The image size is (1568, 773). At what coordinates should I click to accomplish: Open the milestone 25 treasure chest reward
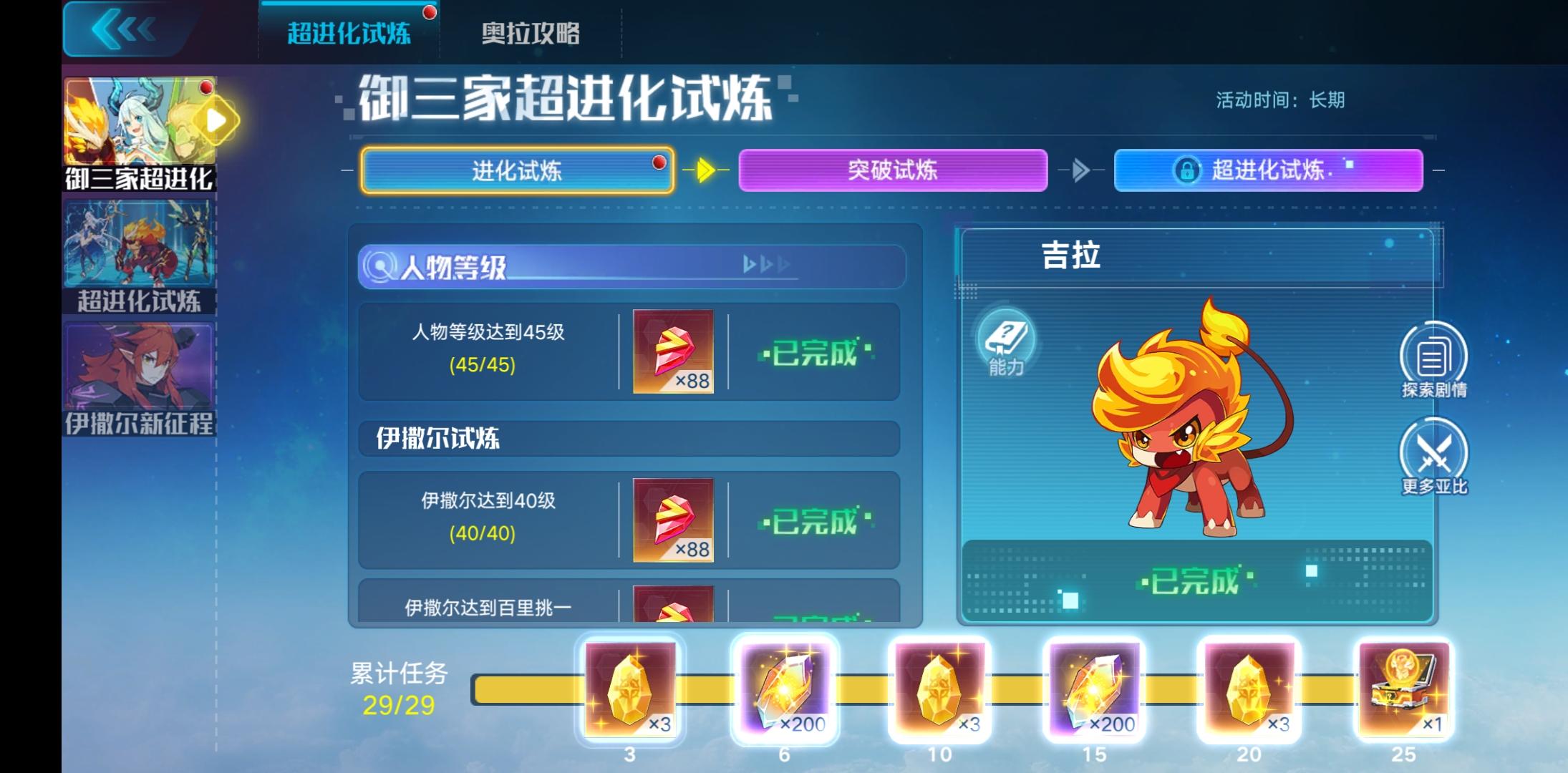(1409, 689)
